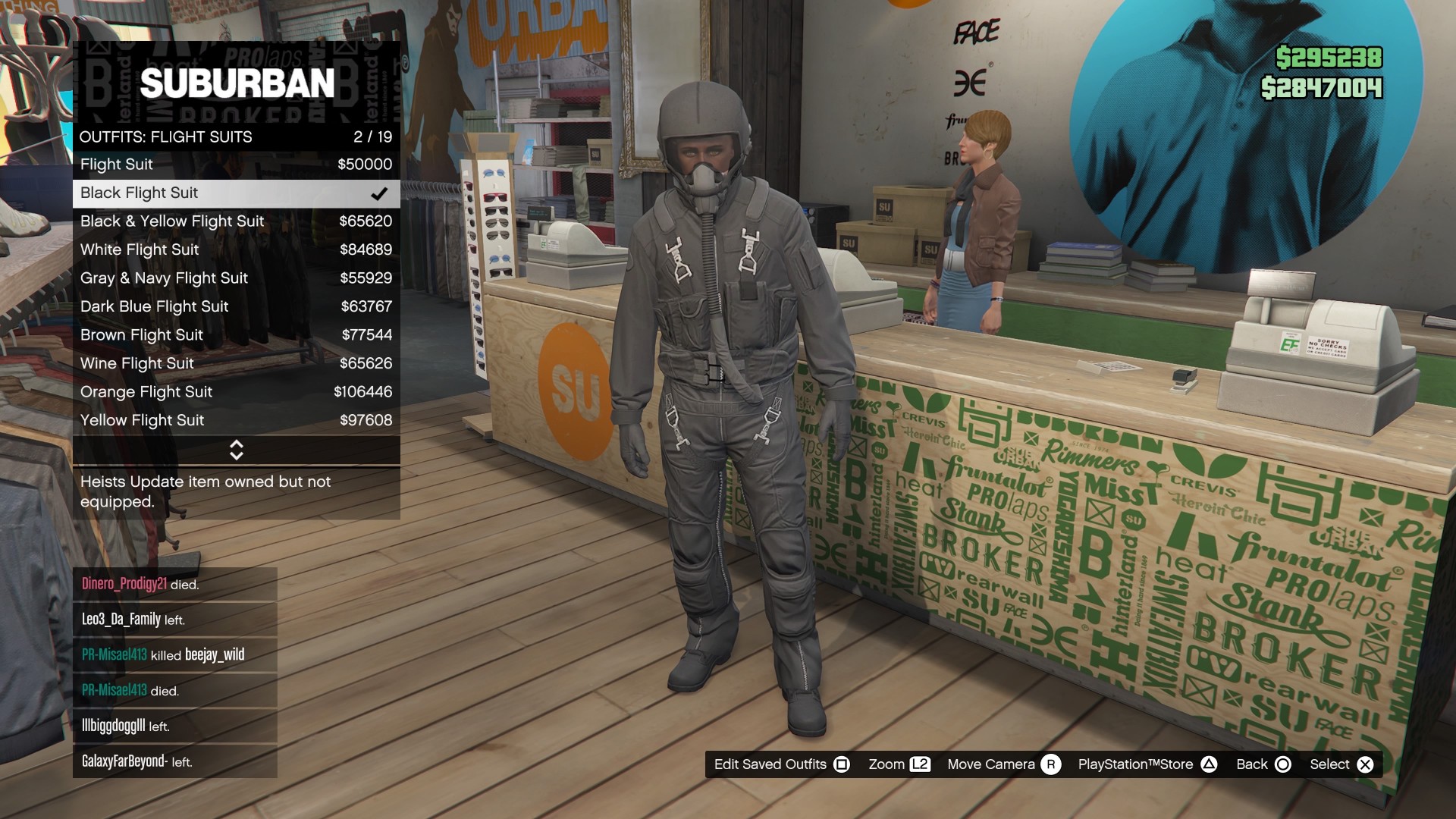Click the checkmark beside Black Flight Suit
Image resolution: width=1456 pixels, height=819 pixels.
[378, 193]
